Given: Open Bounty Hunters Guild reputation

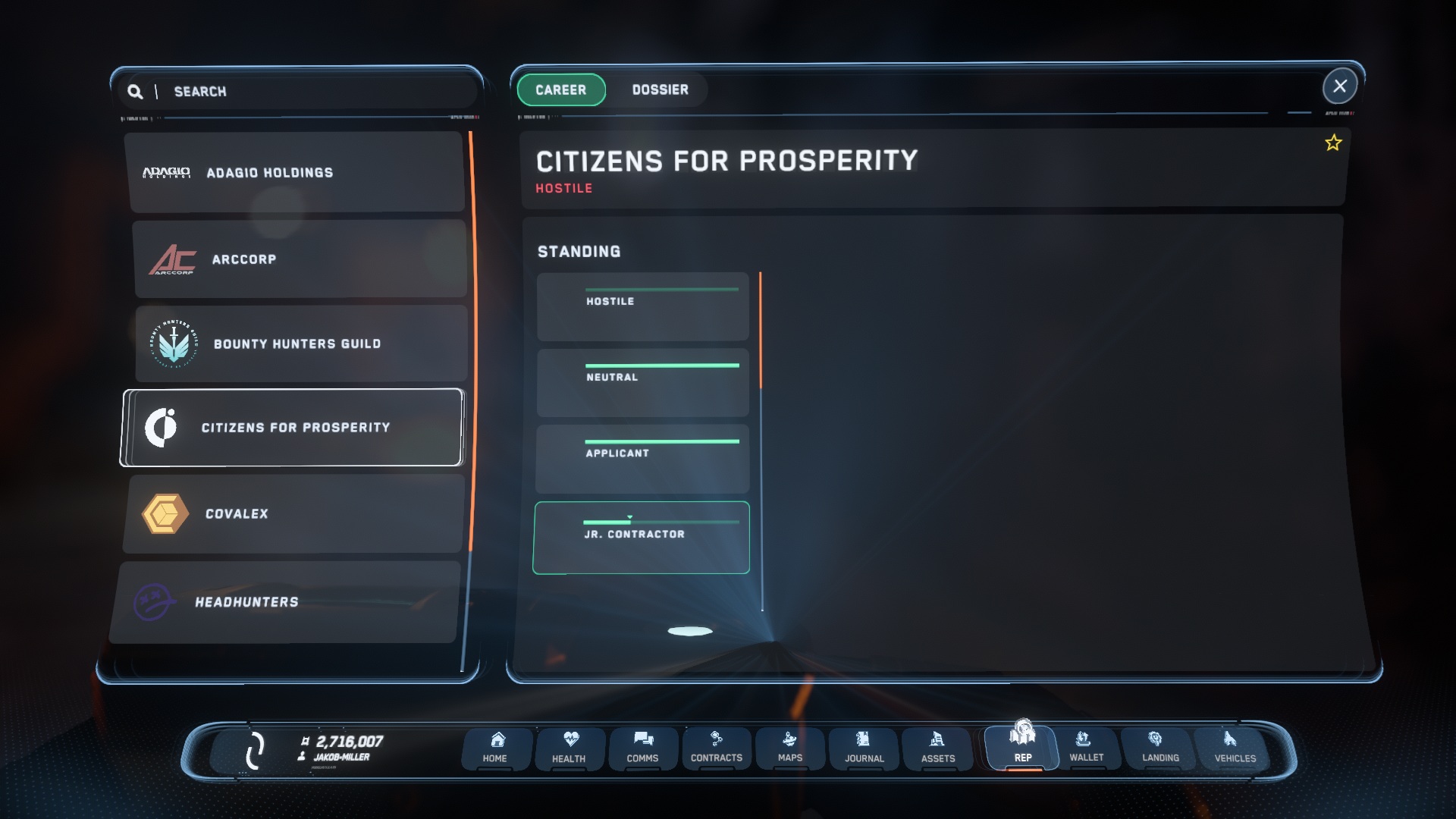Looking at the screenshot, I should [301, 343].
